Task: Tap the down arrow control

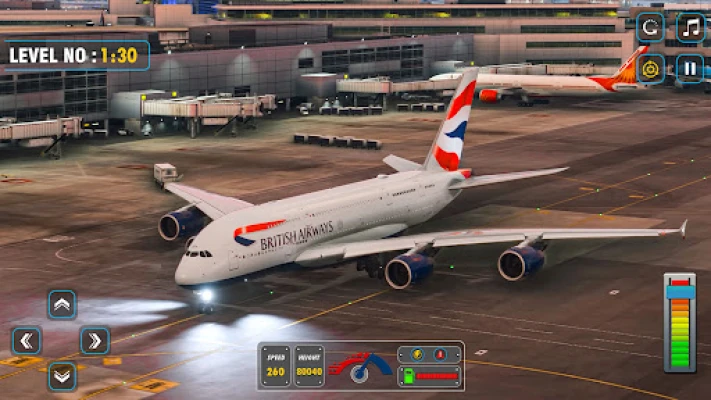Action: (x=62, y=375)
